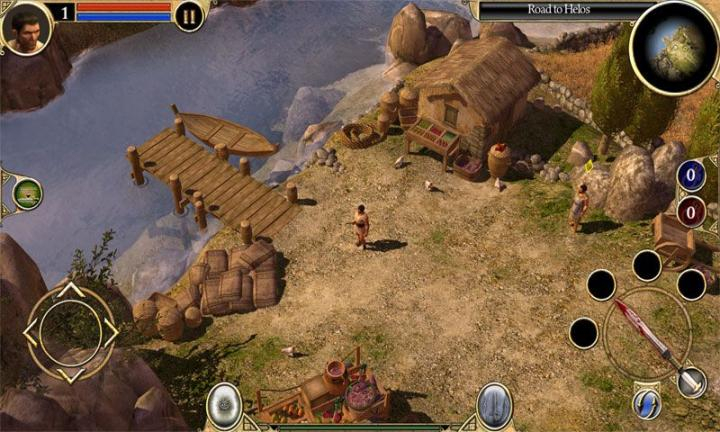Tap the green round icon on left edge
Viewport: 720px width, 432px height.
click(27, 193)
